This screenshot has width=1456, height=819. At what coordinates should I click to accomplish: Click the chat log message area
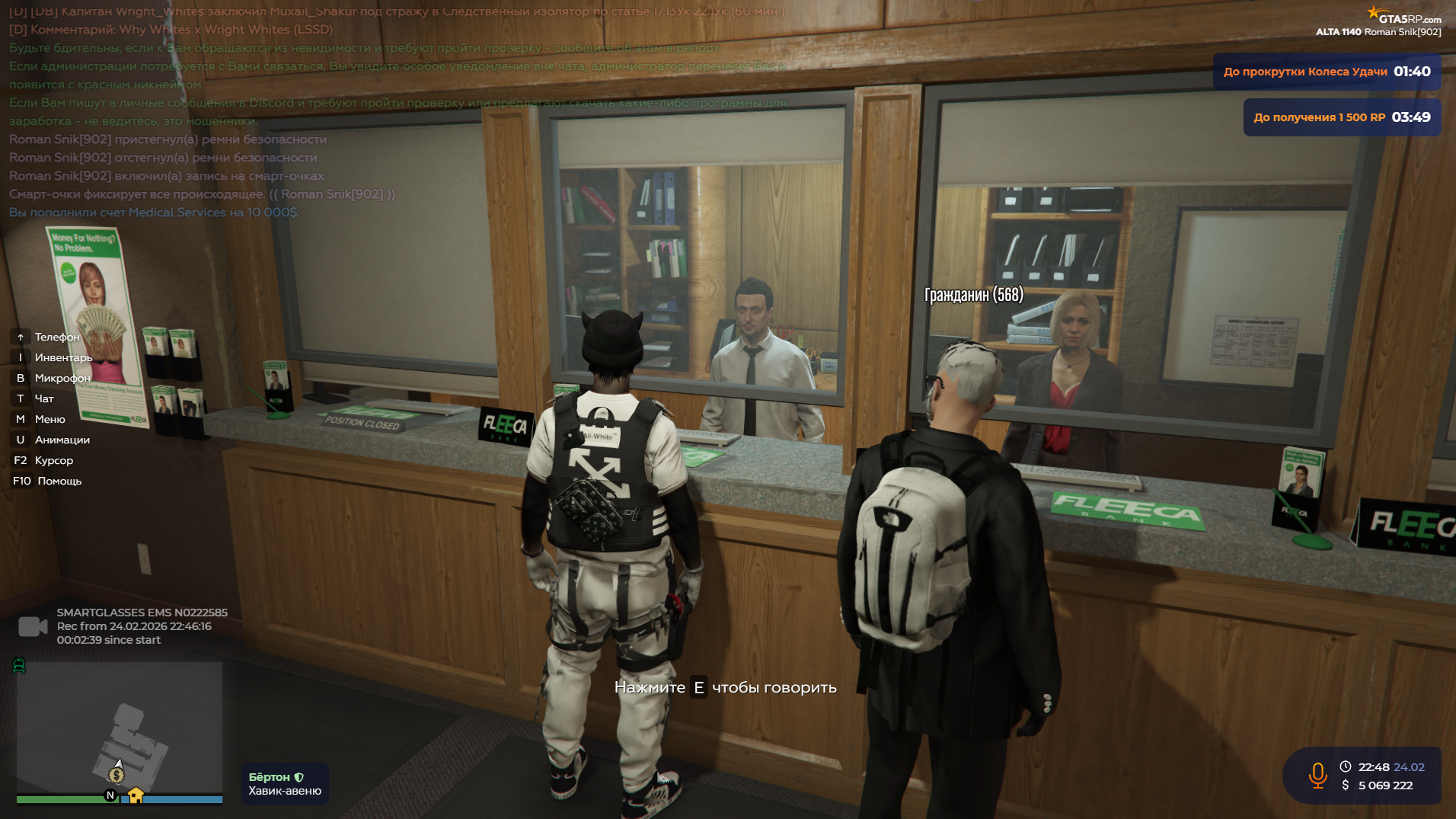396,112
